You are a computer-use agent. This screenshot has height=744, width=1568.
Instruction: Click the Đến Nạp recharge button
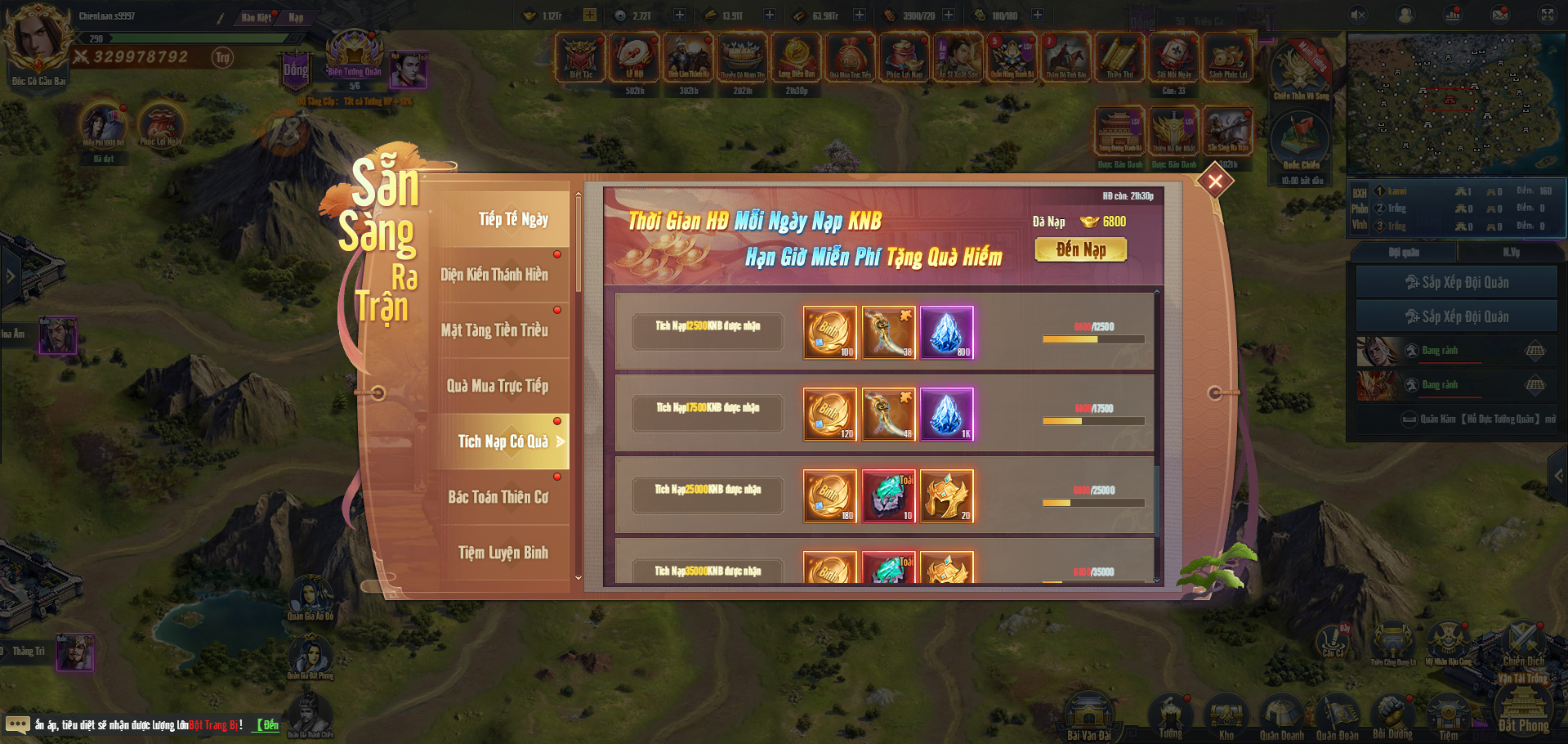point(1080,249)
